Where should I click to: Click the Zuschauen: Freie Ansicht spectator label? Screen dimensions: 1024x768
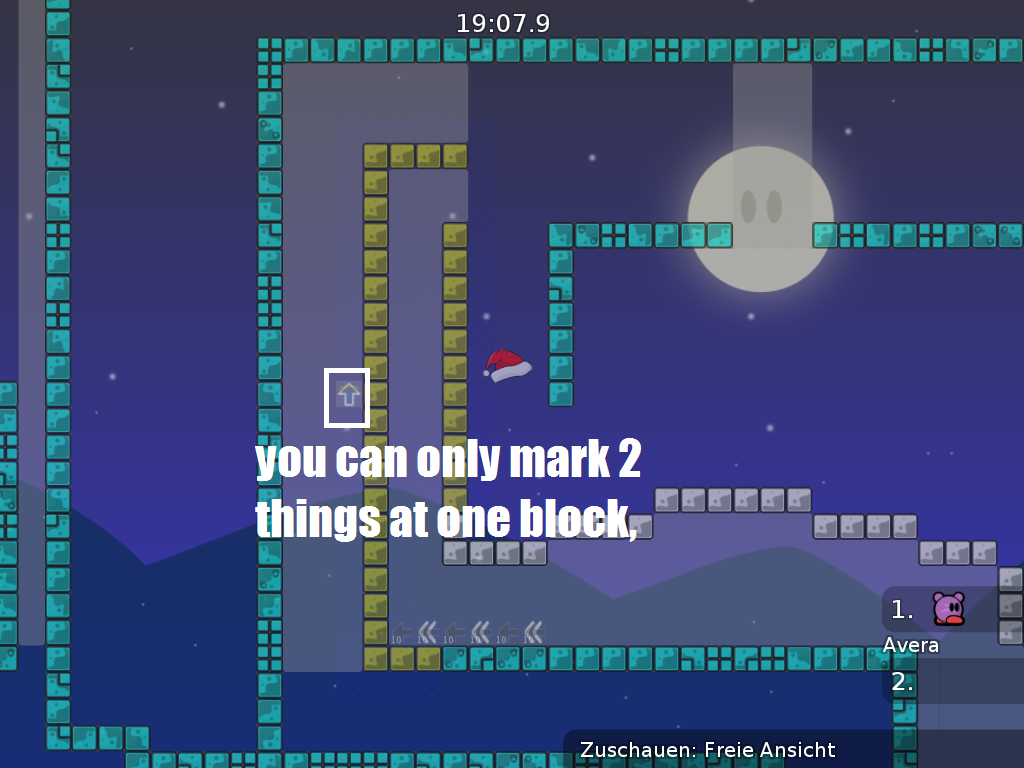(707, 750)
